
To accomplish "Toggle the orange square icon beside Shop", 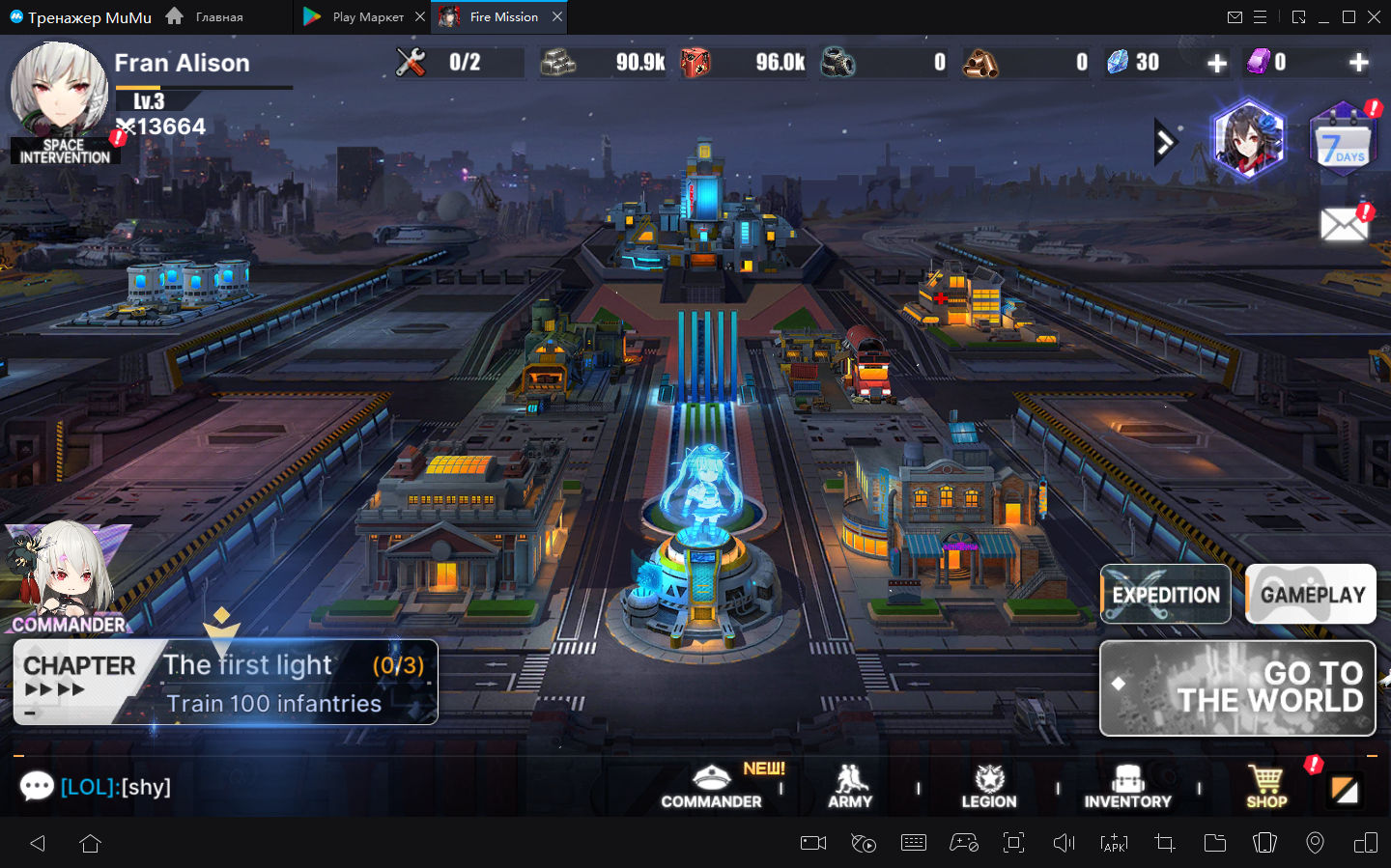I will pyautogui.click(x=1345, y=790).
